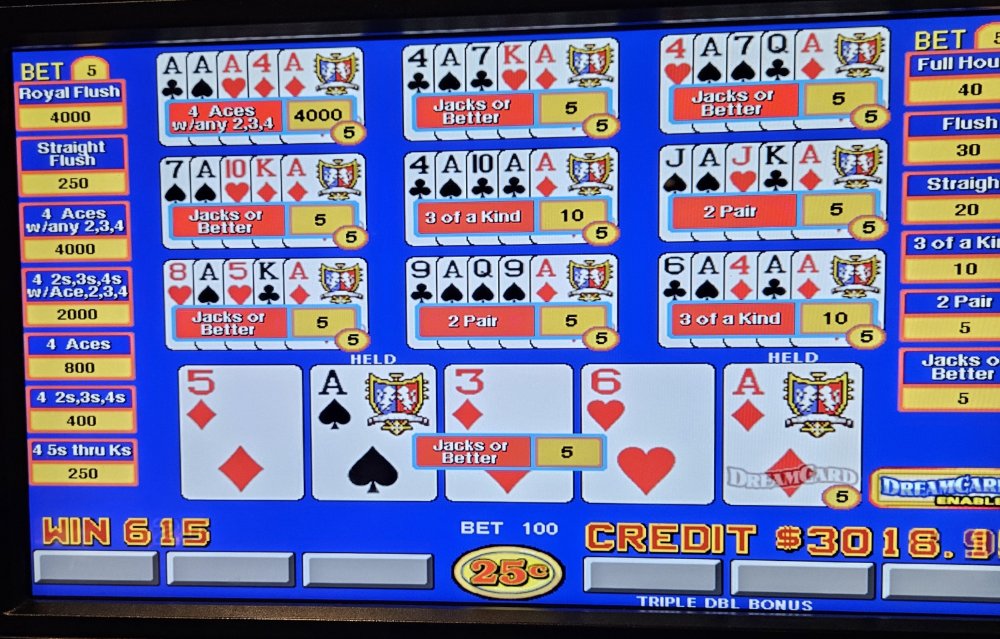
Task: Change the 25¢ denomination
Action: (508, 572)
